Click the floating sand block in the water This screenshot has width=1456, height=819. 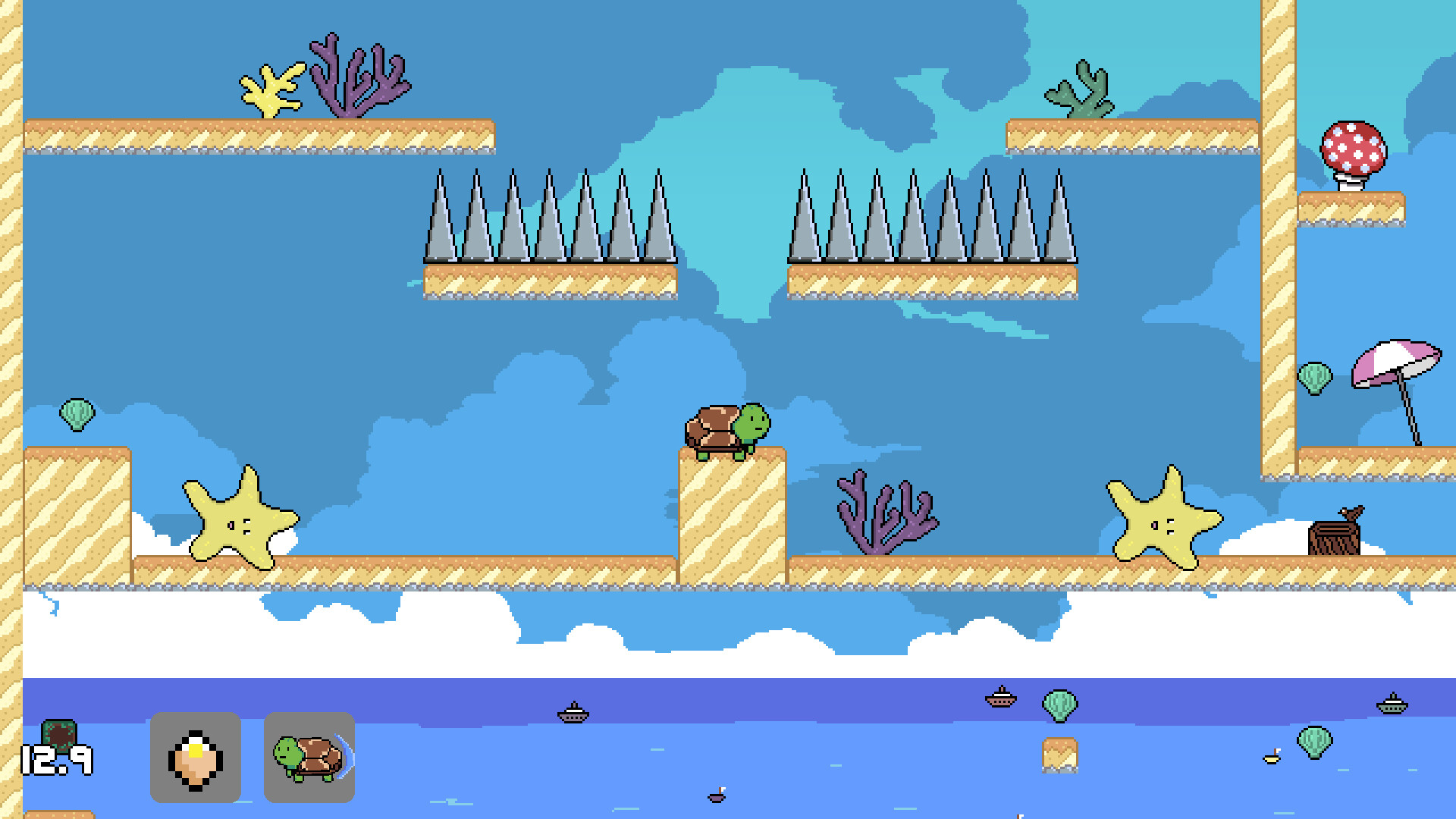tap(1059, 757)
